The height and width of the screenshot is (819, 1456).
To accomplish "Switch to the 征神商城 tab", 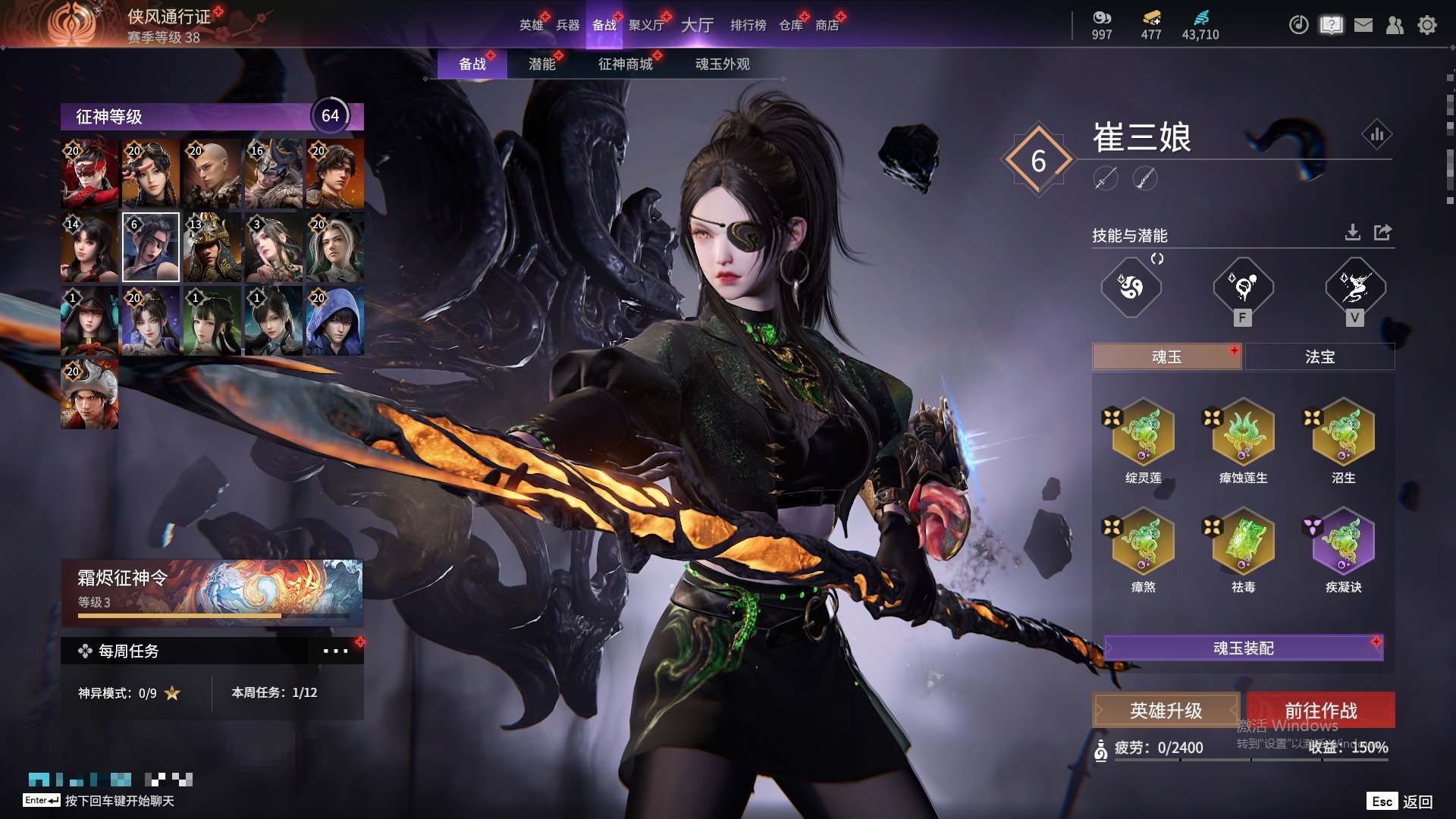I will tap(625, 64).
